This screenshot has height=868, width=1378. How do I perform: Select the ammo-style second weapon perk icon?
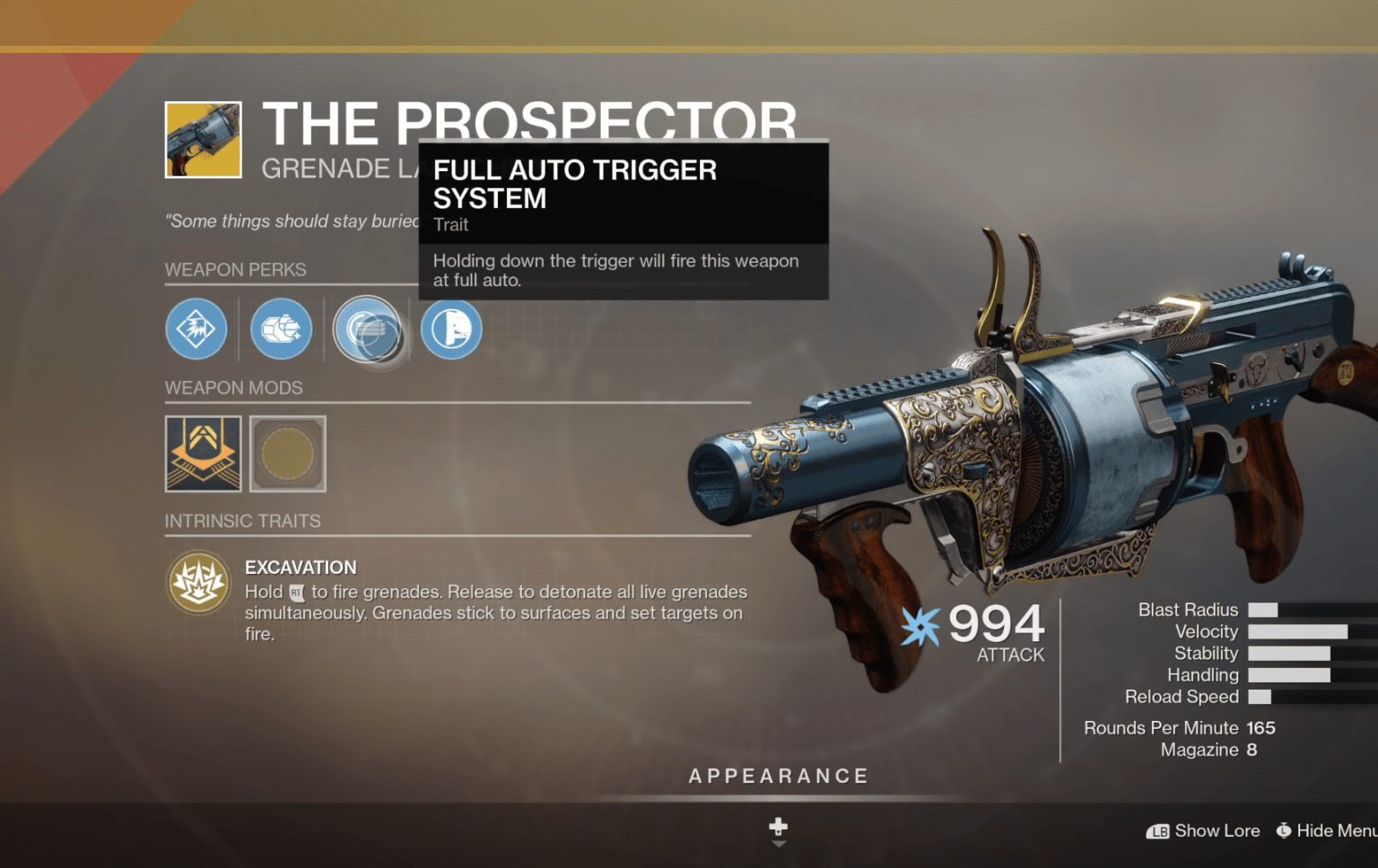[280, 329]
